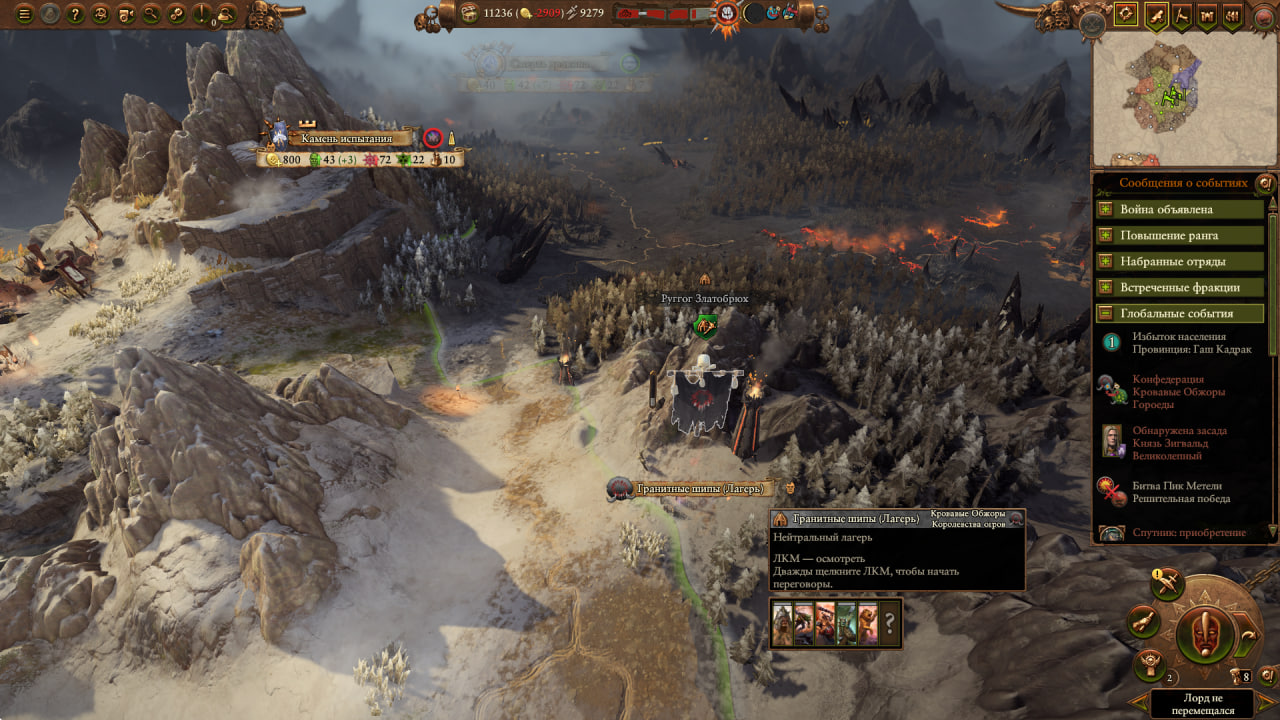
Task: Select the lord portrait in the bottom-right radial
Action: [x=1204, y=633]
